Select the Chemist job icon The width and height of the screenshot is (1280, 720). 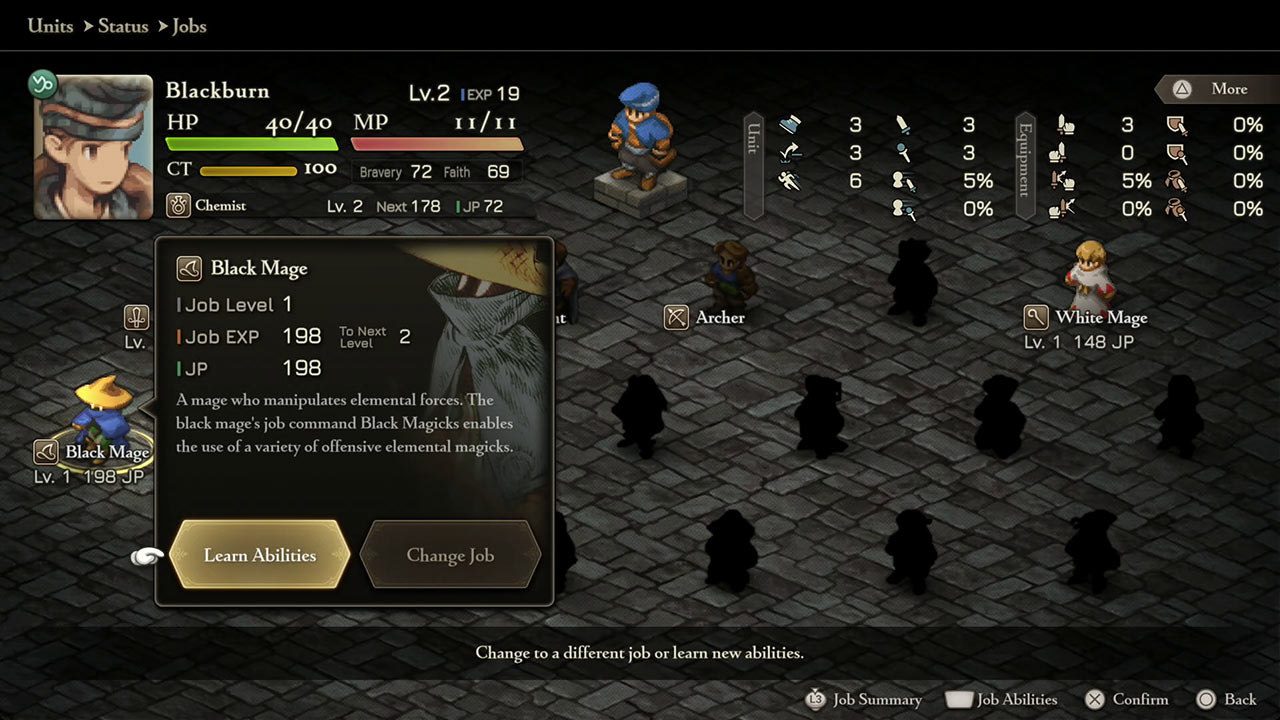pos(180,205)
